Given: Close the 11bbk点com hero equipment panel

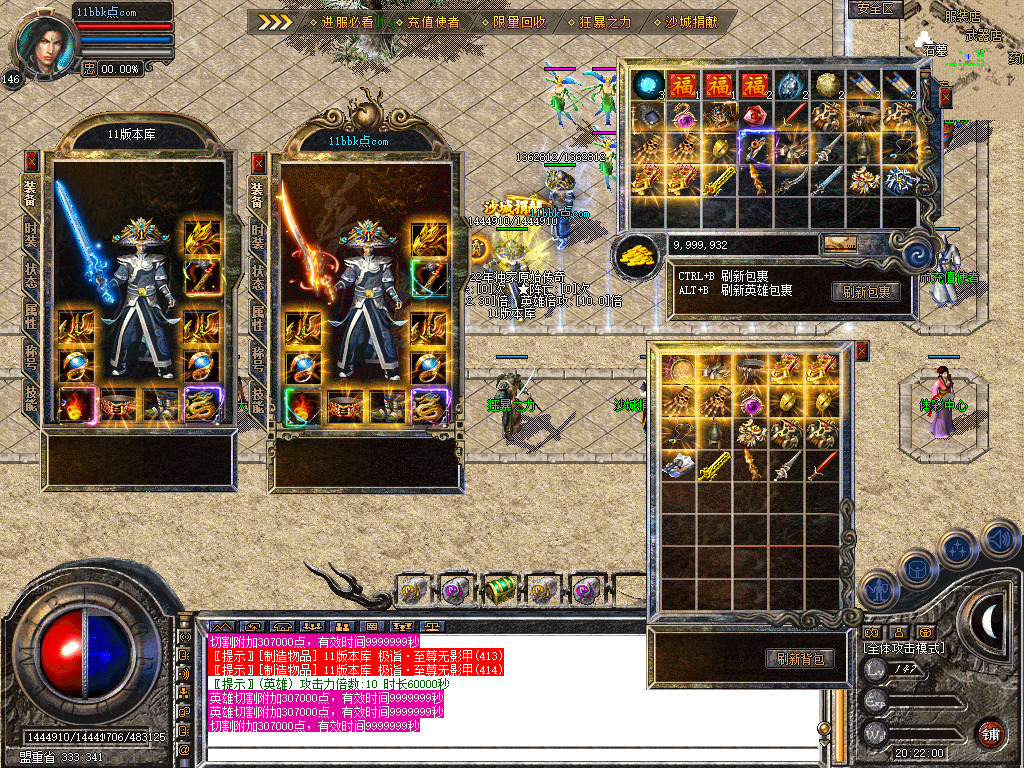Looking at the screenshot, I should 259,162.
